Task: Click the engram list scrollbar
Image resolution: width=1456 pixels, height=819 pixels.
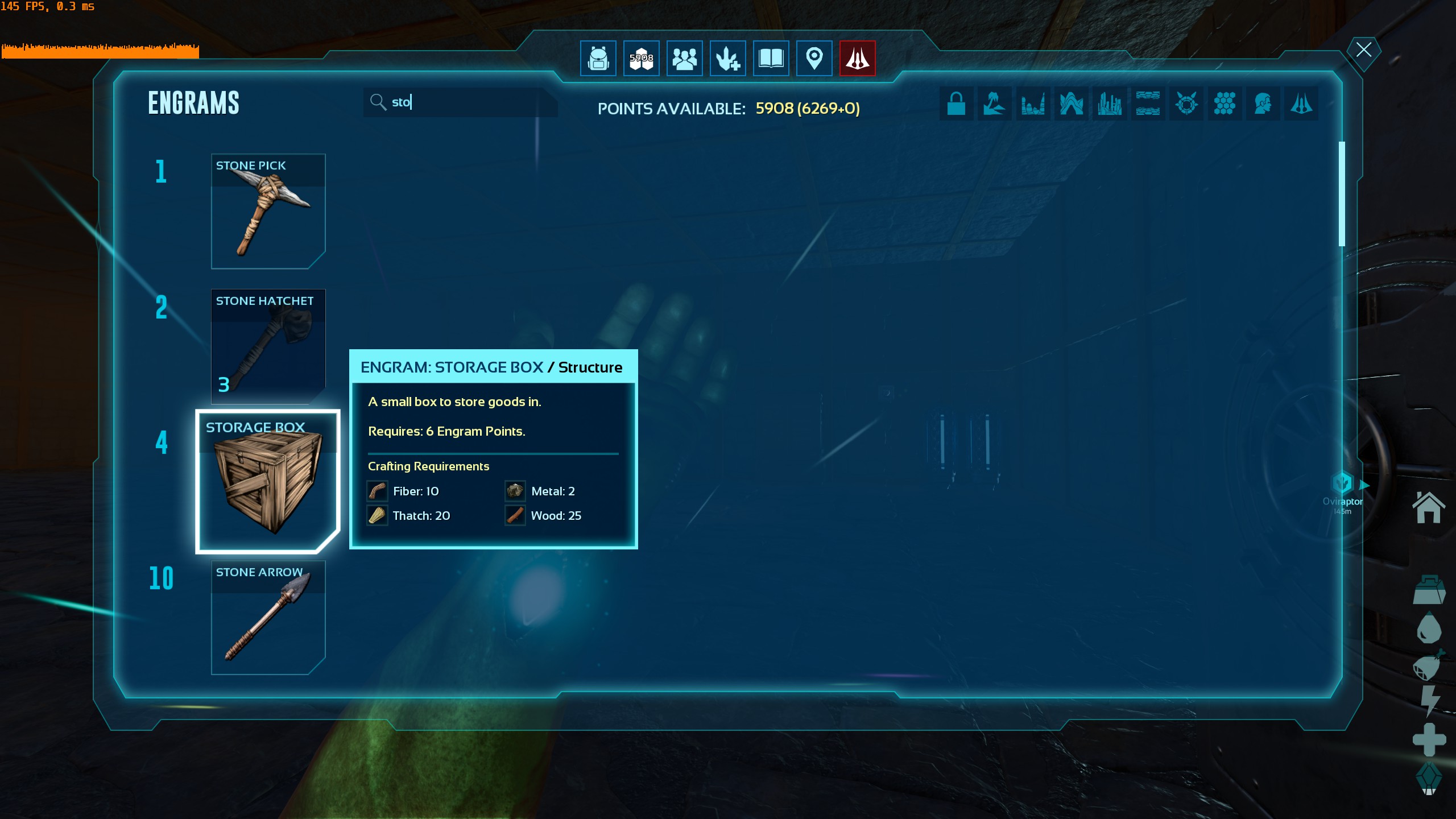Action: coord(1342,193)
